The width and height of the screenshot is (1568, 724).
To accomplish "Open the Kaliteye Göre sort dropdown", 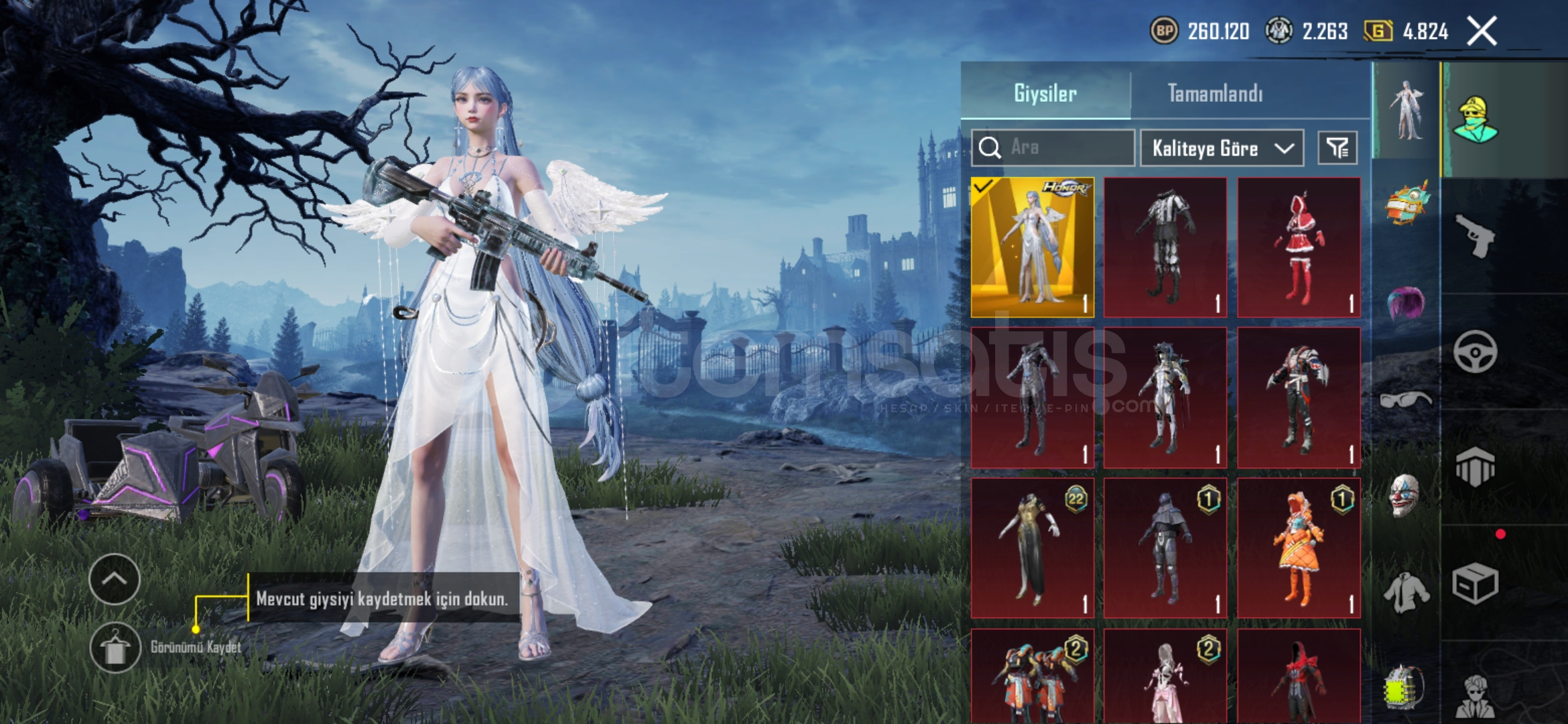I will (x=1222, y=148).
